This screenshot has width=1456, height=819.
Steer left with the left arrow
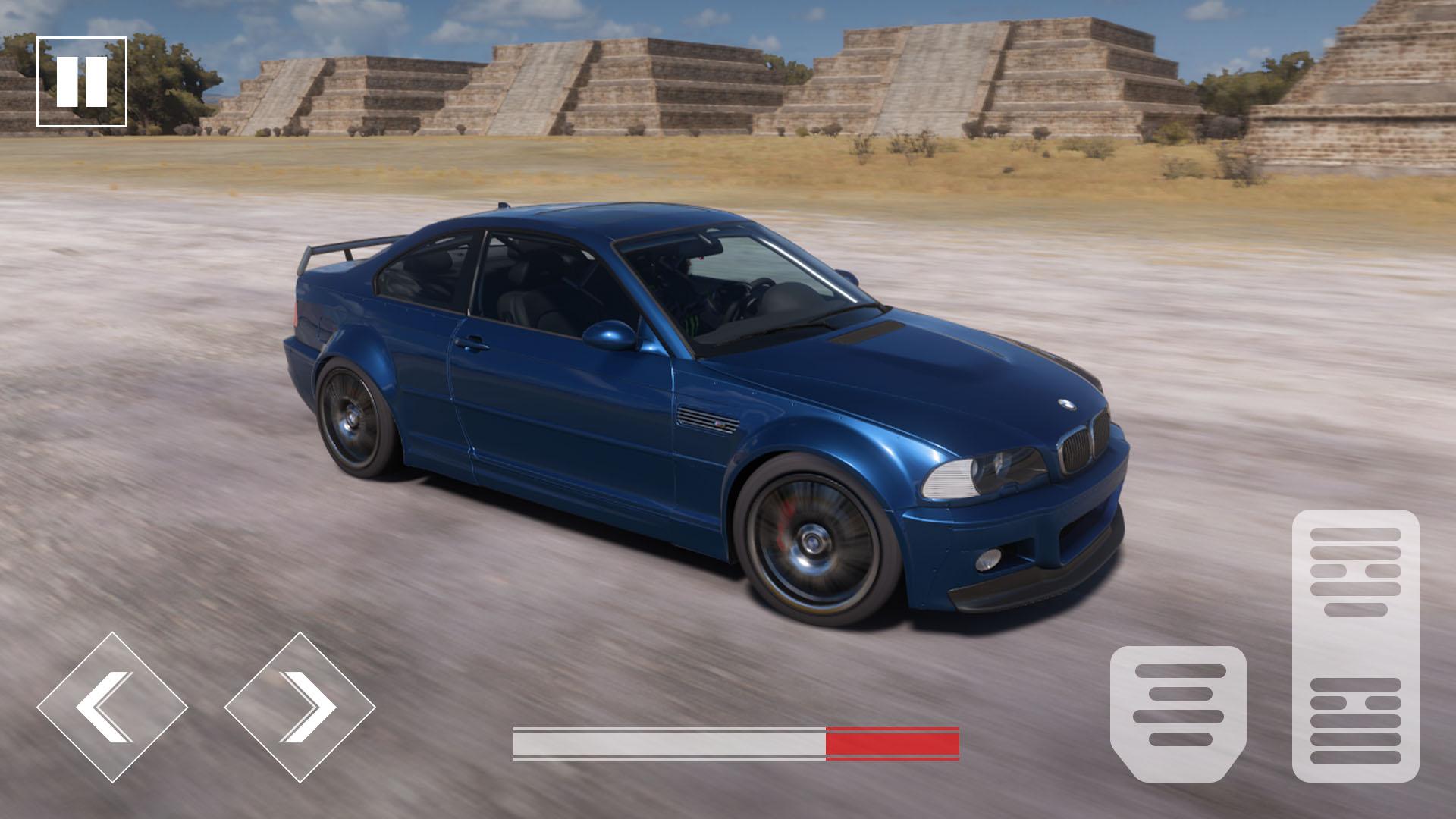(112, 707)
